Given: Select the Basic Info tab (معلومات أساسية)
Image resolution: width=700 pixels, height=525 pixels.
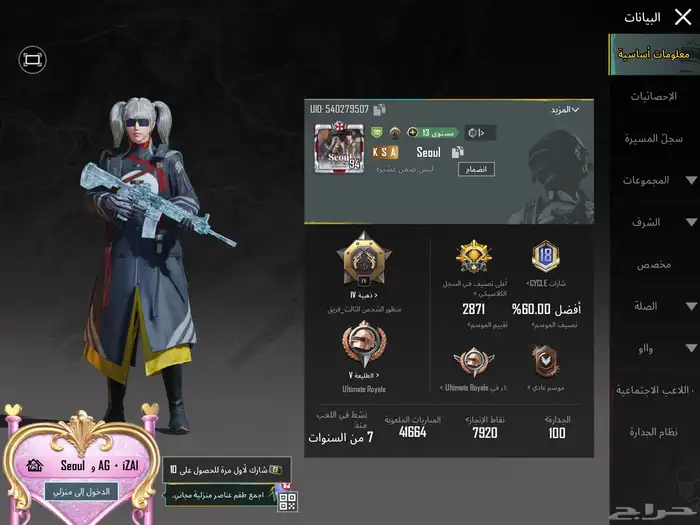Looking at the screenshot, I should [653, 54].
